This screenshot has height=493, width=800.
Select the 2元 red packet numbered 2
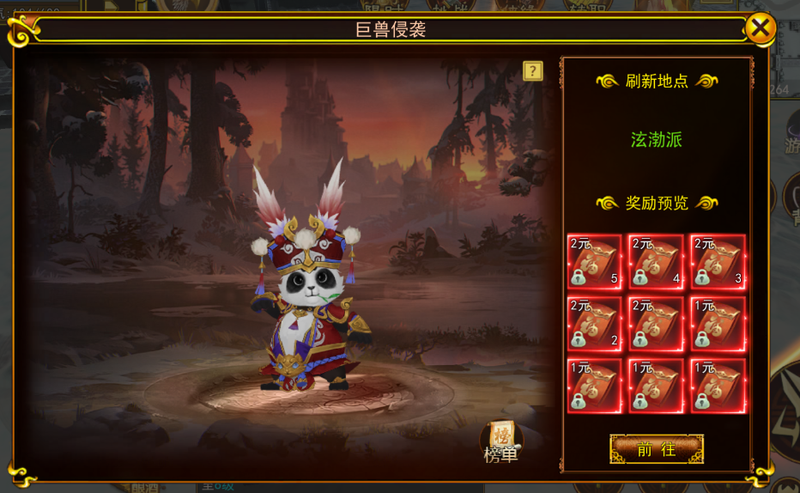click(594, 324)
